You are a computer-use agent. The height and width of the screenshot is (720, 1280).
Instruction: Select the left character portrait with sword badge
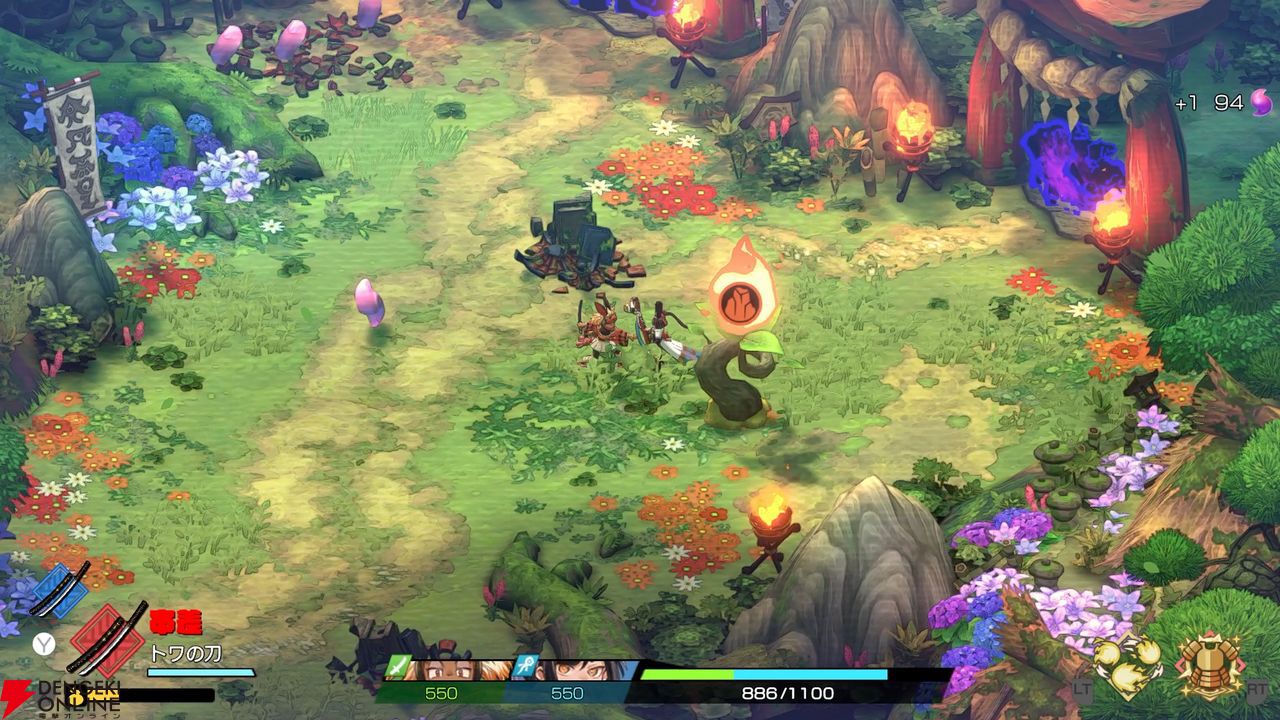(445, 668)
